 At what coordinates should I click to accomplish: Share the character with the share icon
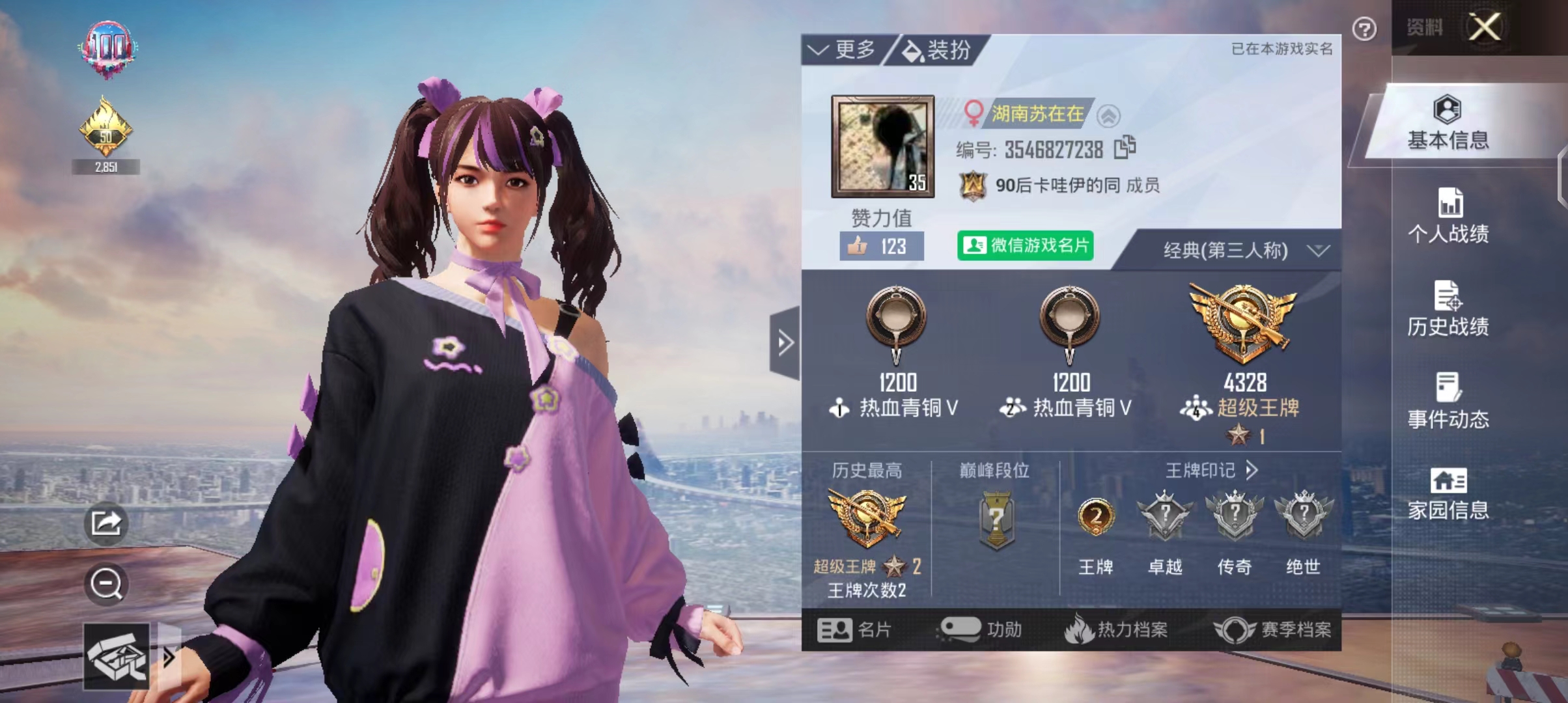(x=106, y=523)
